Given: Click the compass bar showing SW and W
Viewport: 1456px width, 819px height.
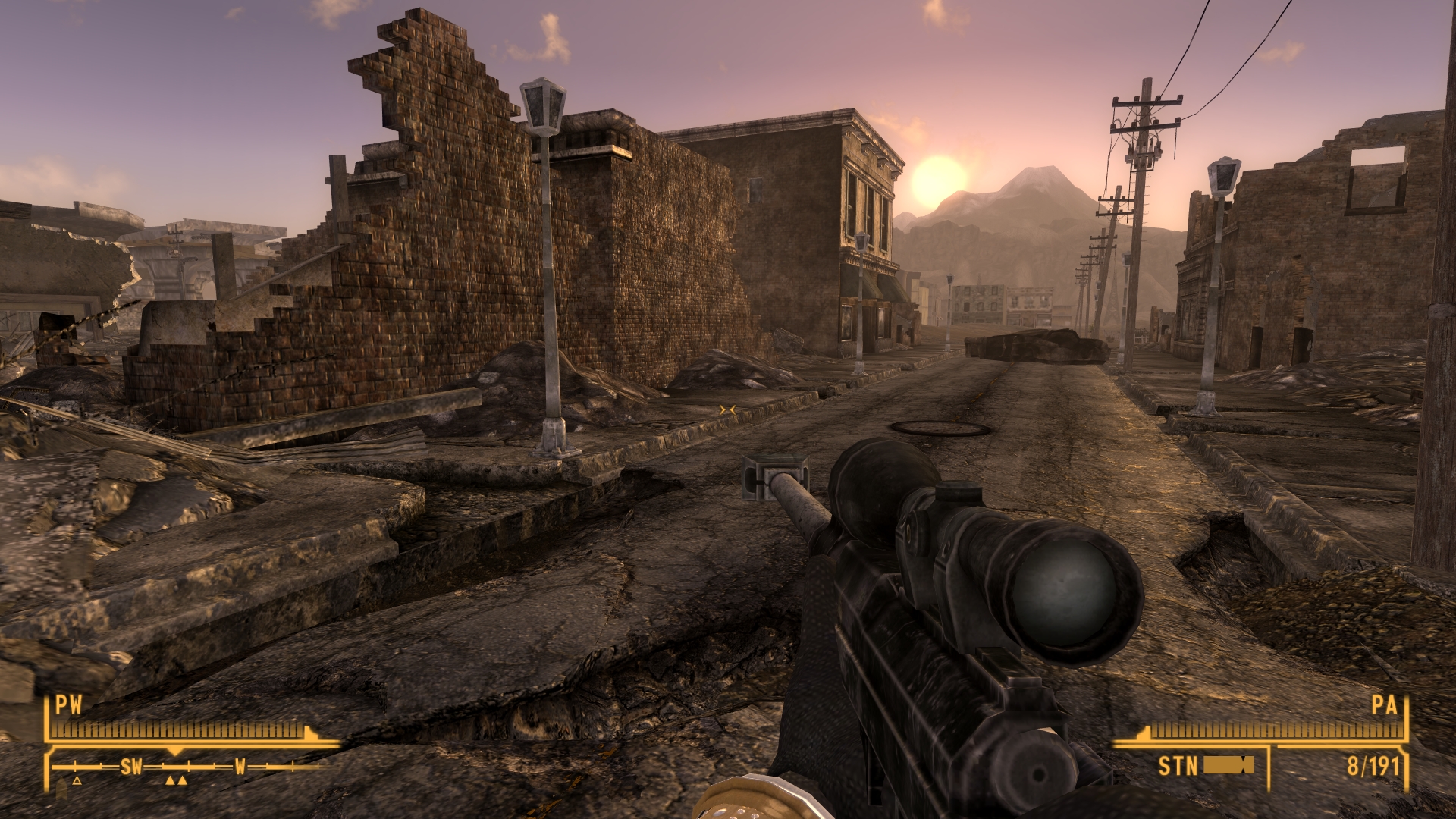Looking at the screenshot, I should tap(187, 767).
